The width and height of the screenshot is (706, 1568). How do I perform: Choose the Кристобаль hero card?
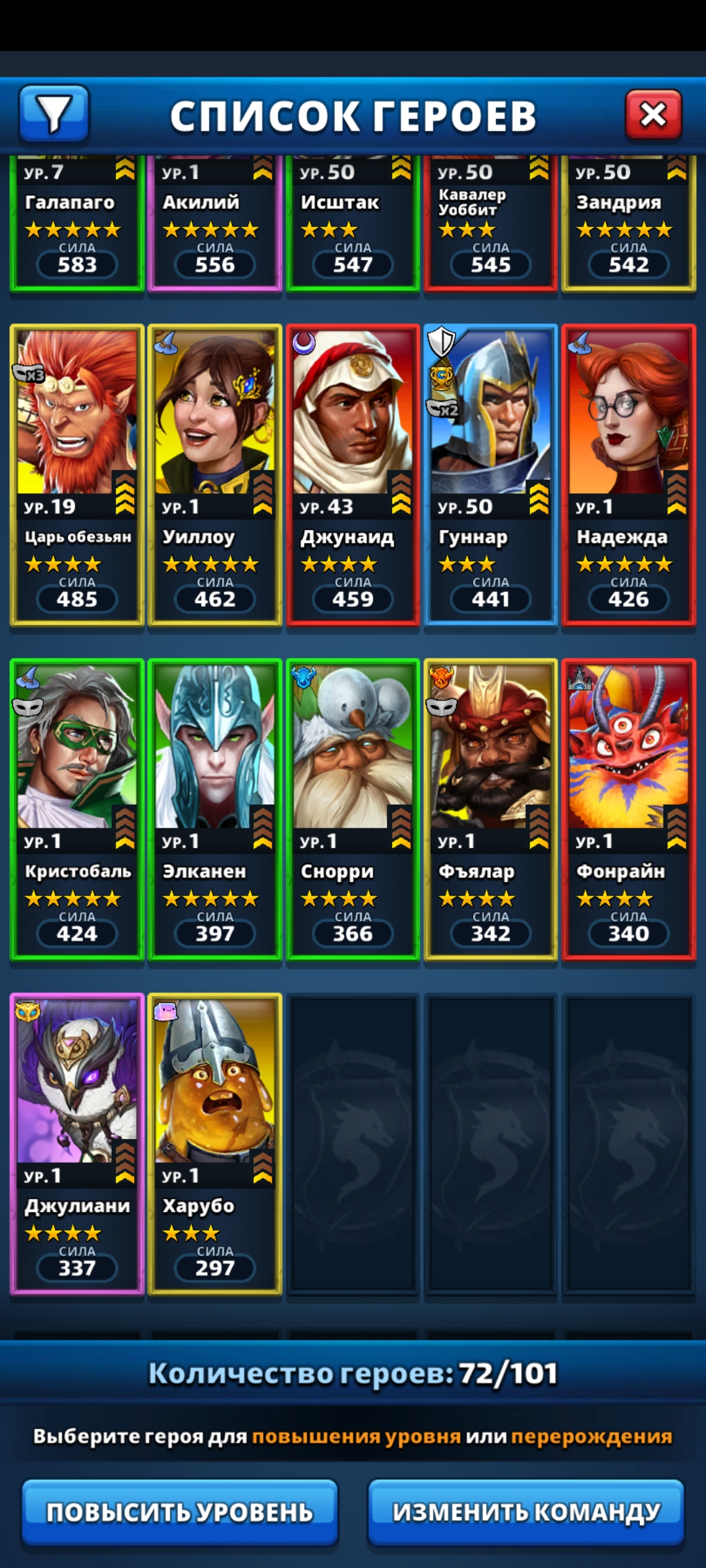(x=77, y=809)
